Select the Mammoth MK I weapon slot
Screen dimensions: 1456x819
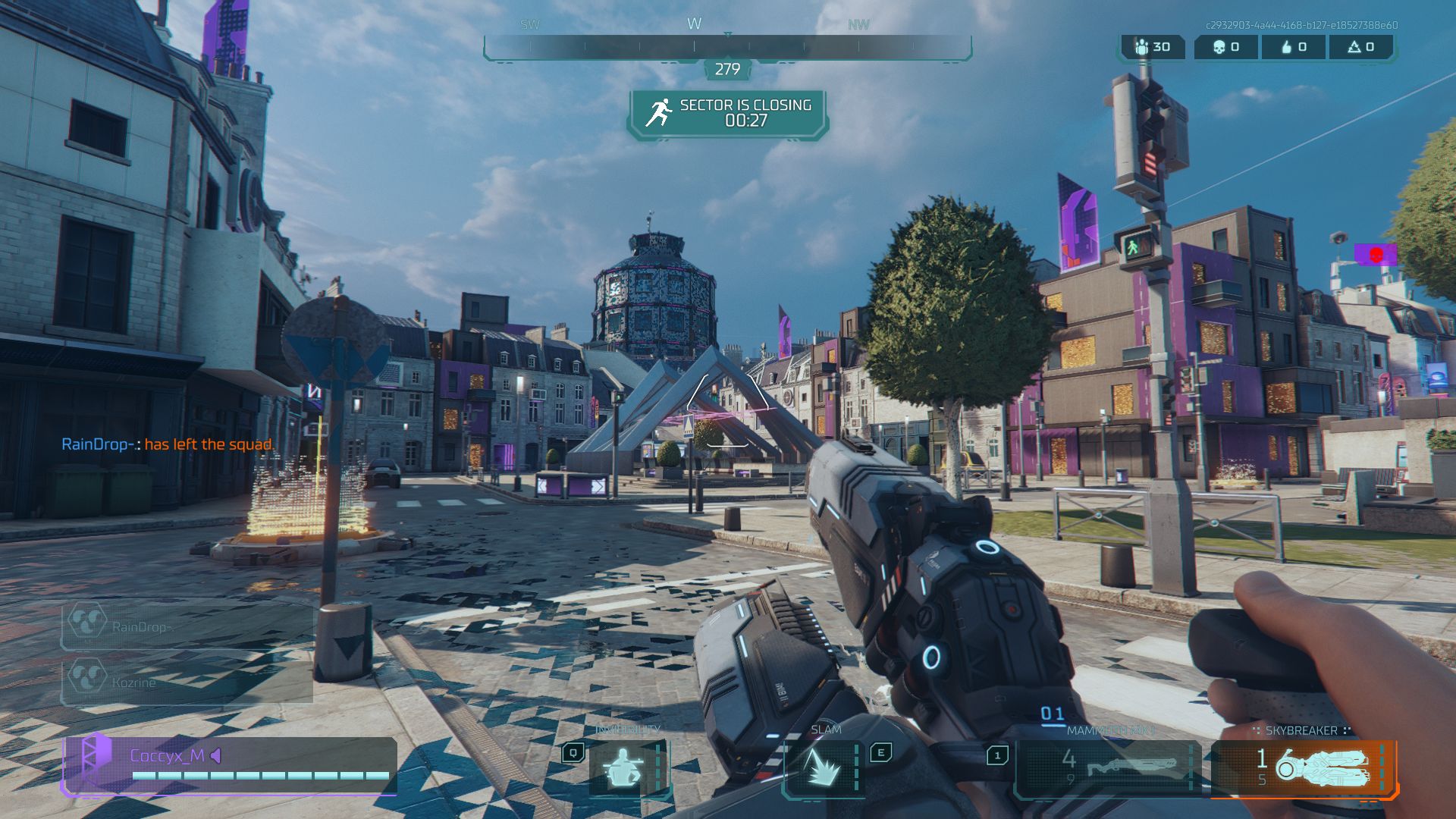pyautogui.click(x=1107, y=766)
